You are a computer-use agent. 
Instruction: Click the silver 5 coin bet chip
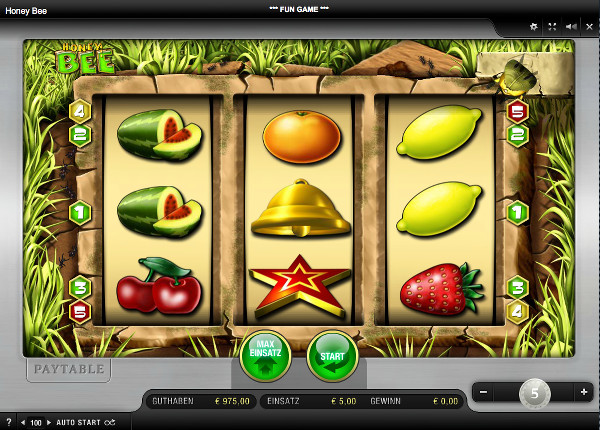click(x=534, y=393)
